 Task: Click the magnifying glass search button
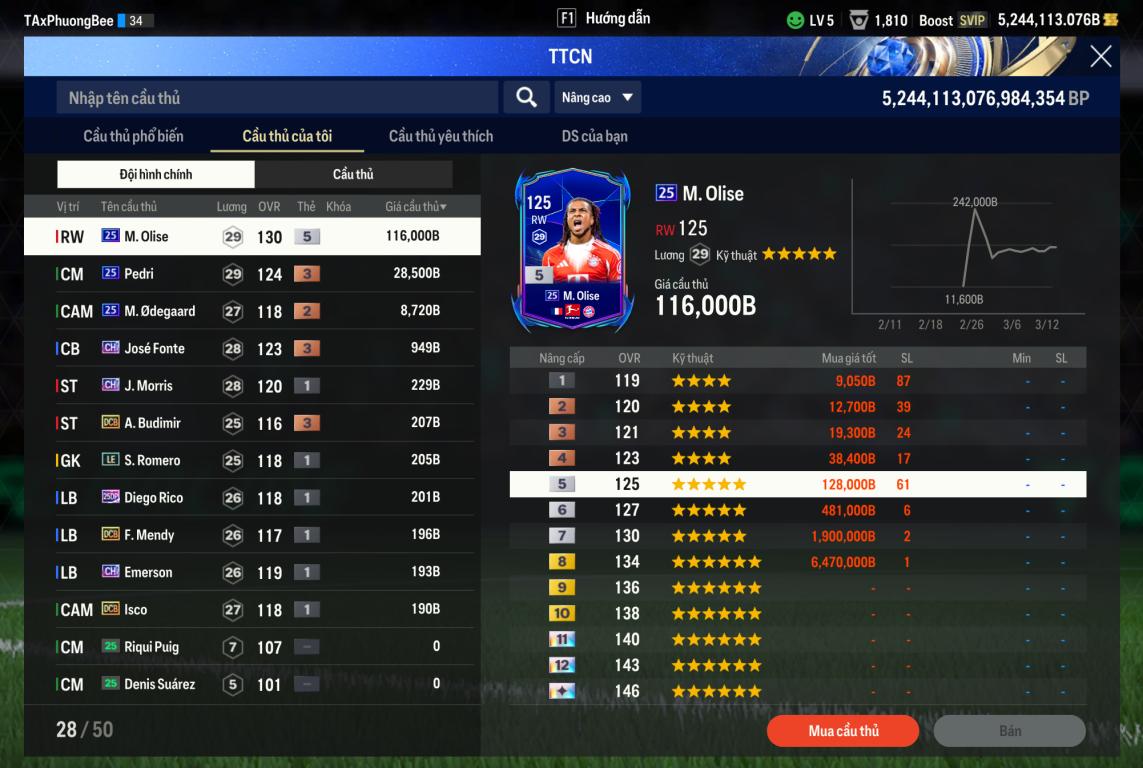[x=526, y=98]
